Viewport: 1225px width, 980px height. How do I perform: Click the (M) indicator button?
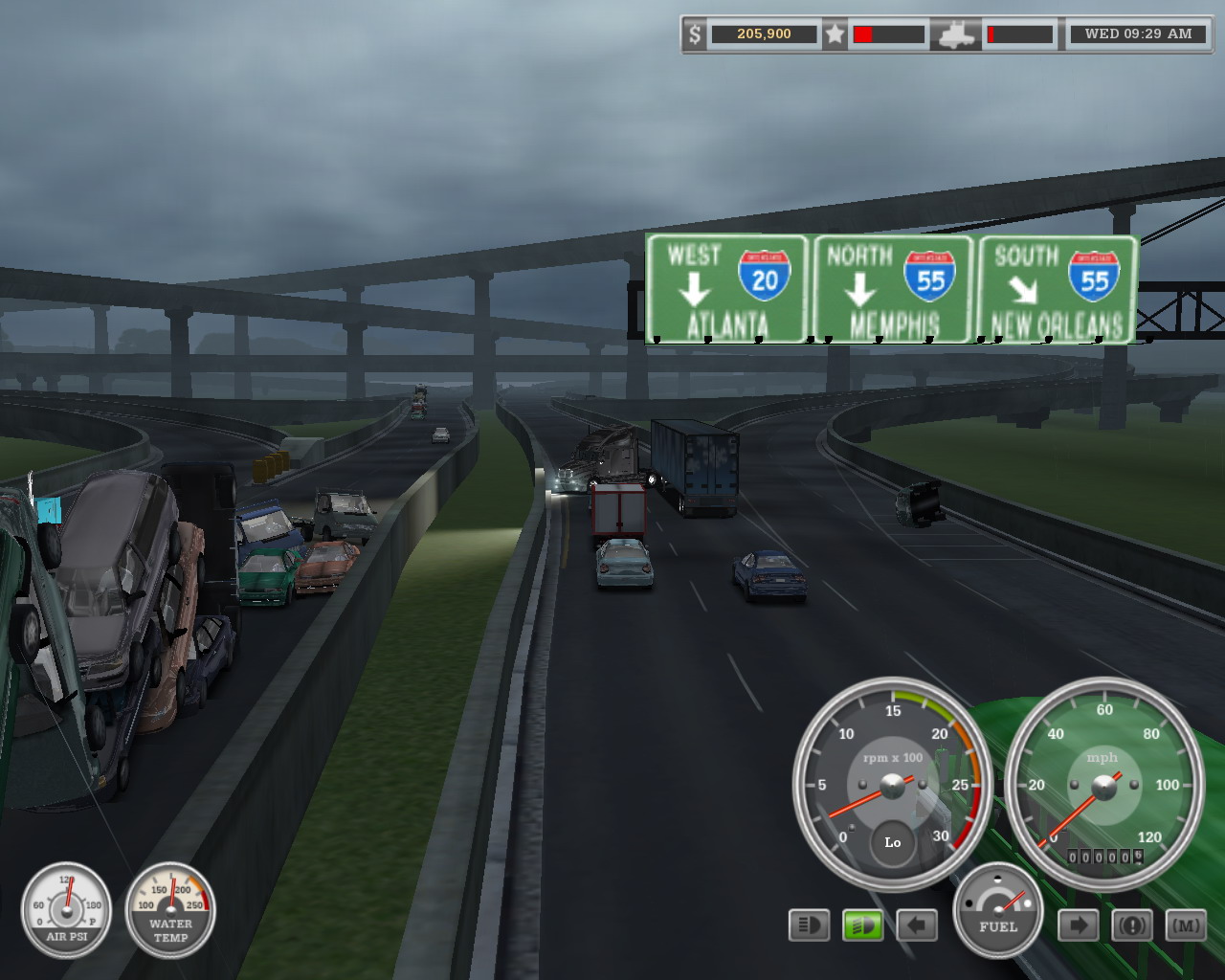tap(1186, 925)
